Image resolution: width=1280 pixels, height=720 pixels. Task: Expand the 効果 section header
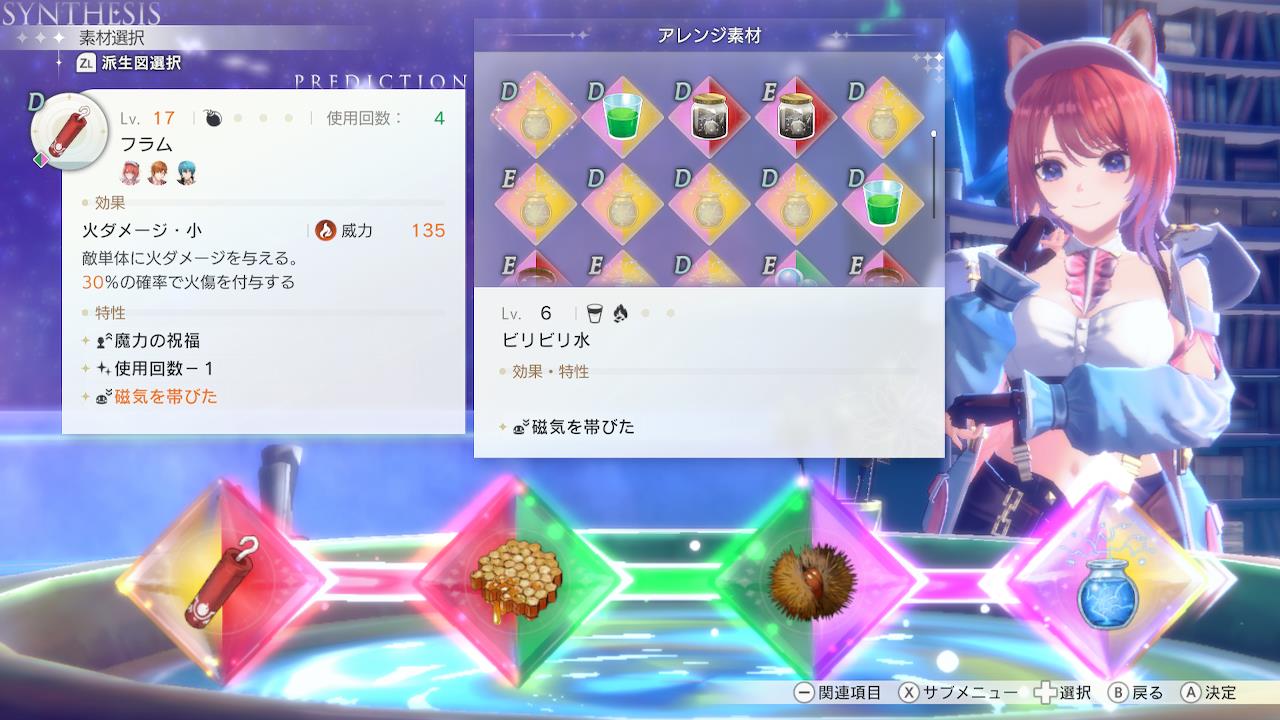click(108, 203)
